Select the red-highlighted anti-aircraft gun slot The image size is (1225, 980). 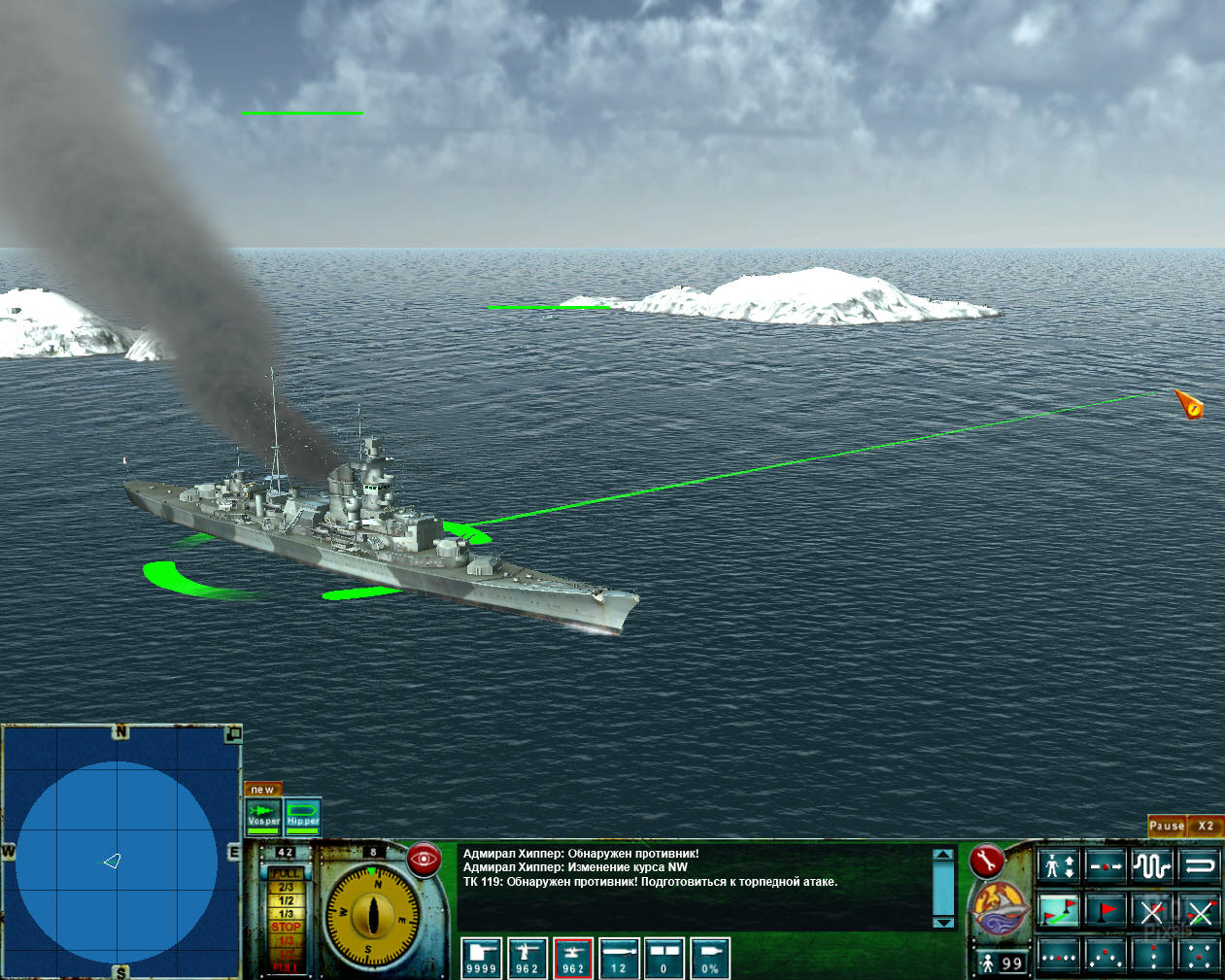pos(573,957)
